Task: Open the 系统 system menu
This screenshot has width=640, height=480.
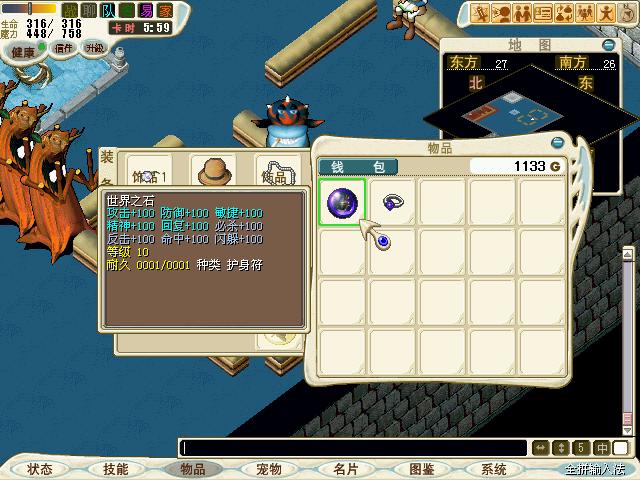Action: [x=493, y=469]
